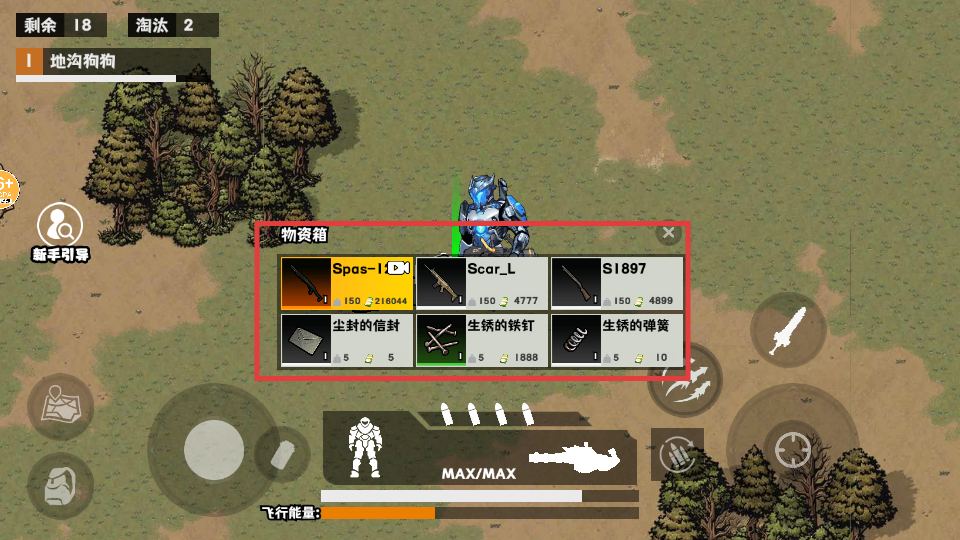960x540 pixels.
Task: Take the Spas-12 shotgun from the supply box
Action: click(x=346, y=283)
